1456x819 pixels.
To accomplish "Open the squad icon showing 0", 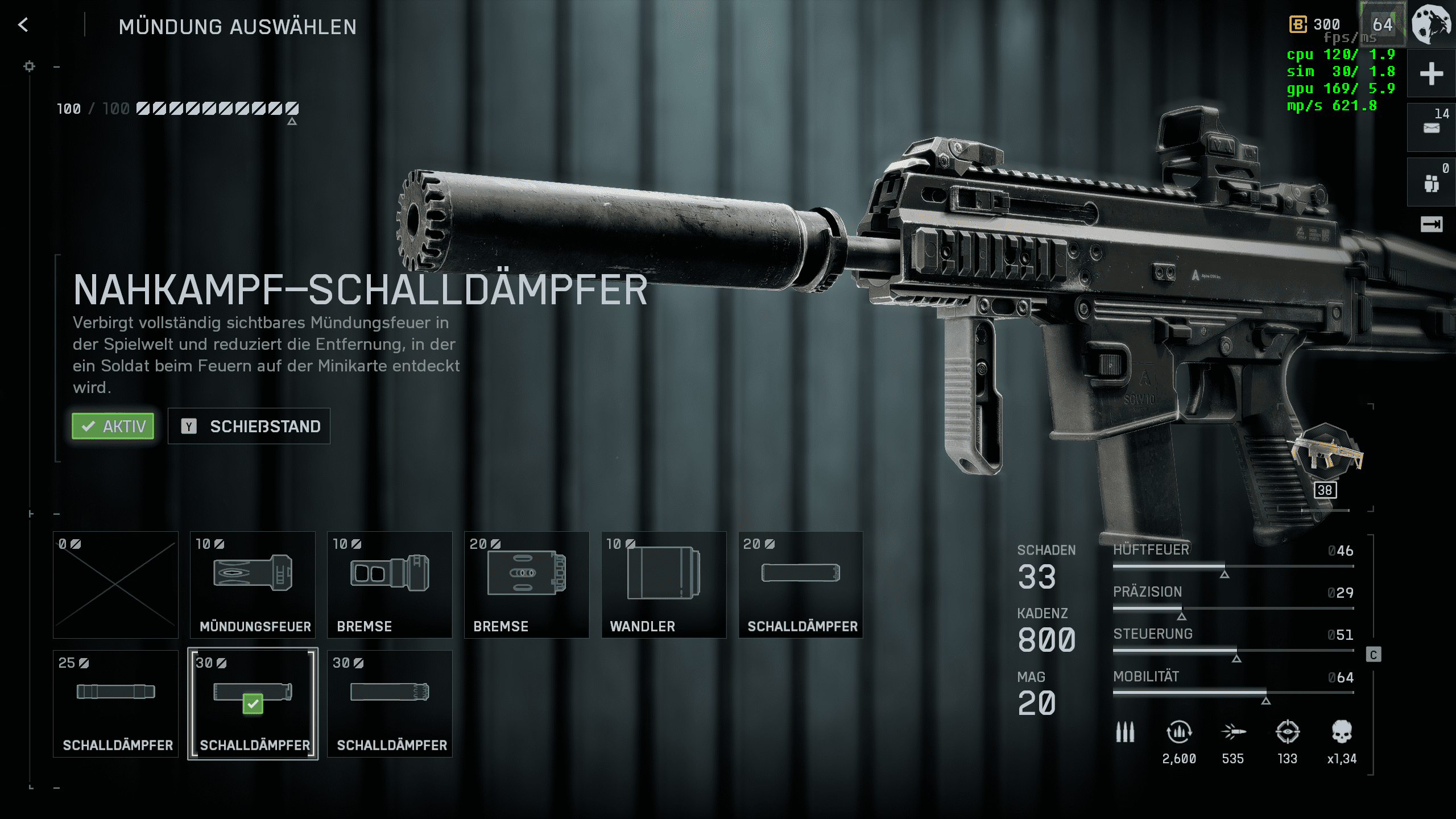I will point(1431,182).
